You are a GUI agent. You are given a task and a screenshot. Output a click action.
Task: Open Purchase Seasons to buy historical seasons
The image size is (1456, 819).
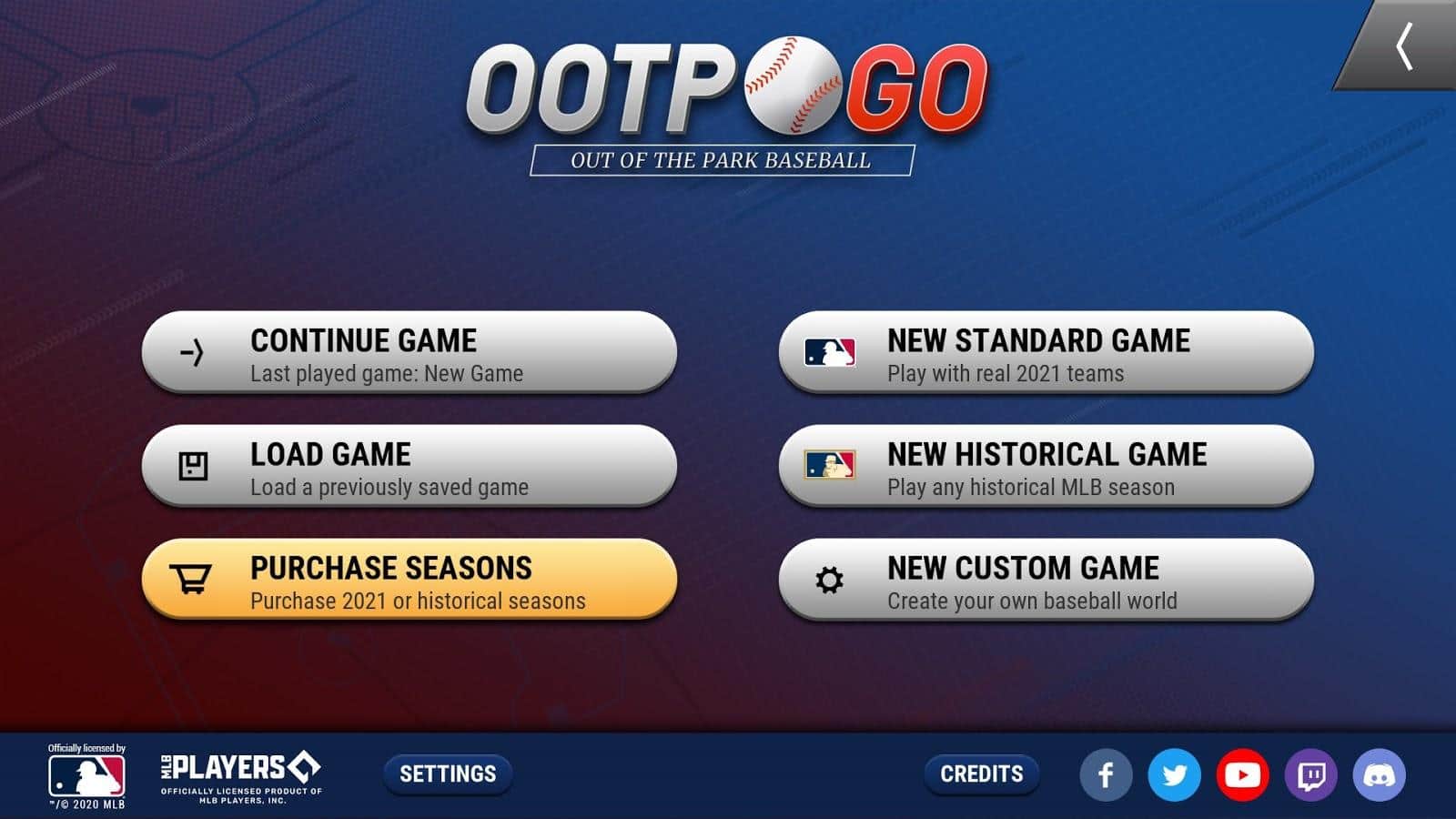409,581
